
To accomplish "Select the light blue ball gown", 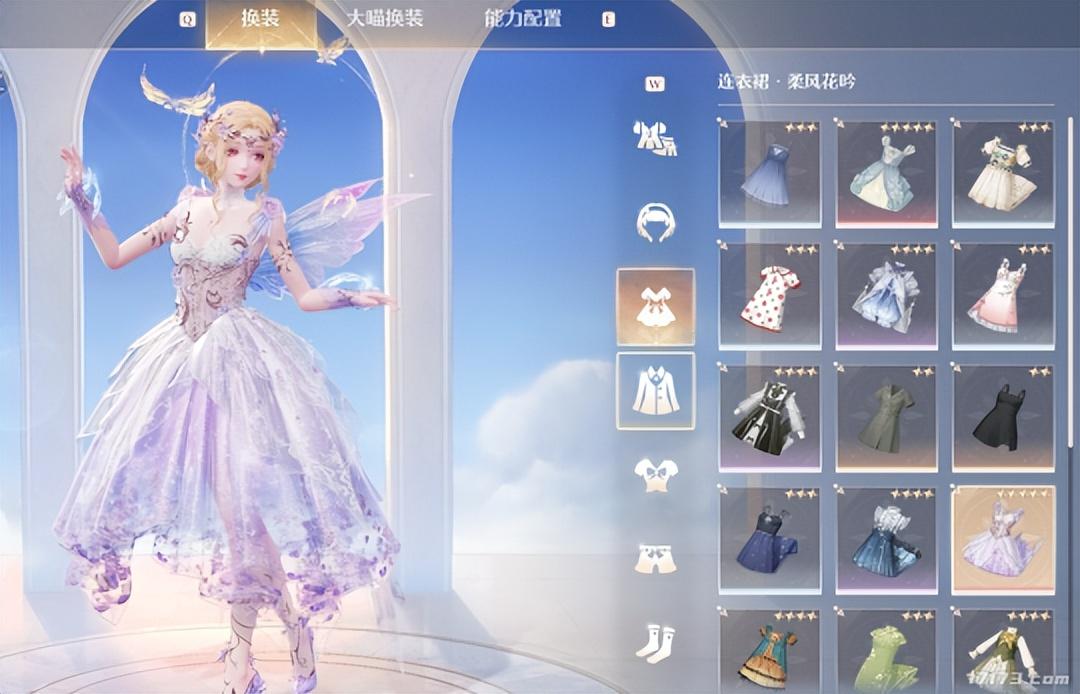I will coord(886,174).
